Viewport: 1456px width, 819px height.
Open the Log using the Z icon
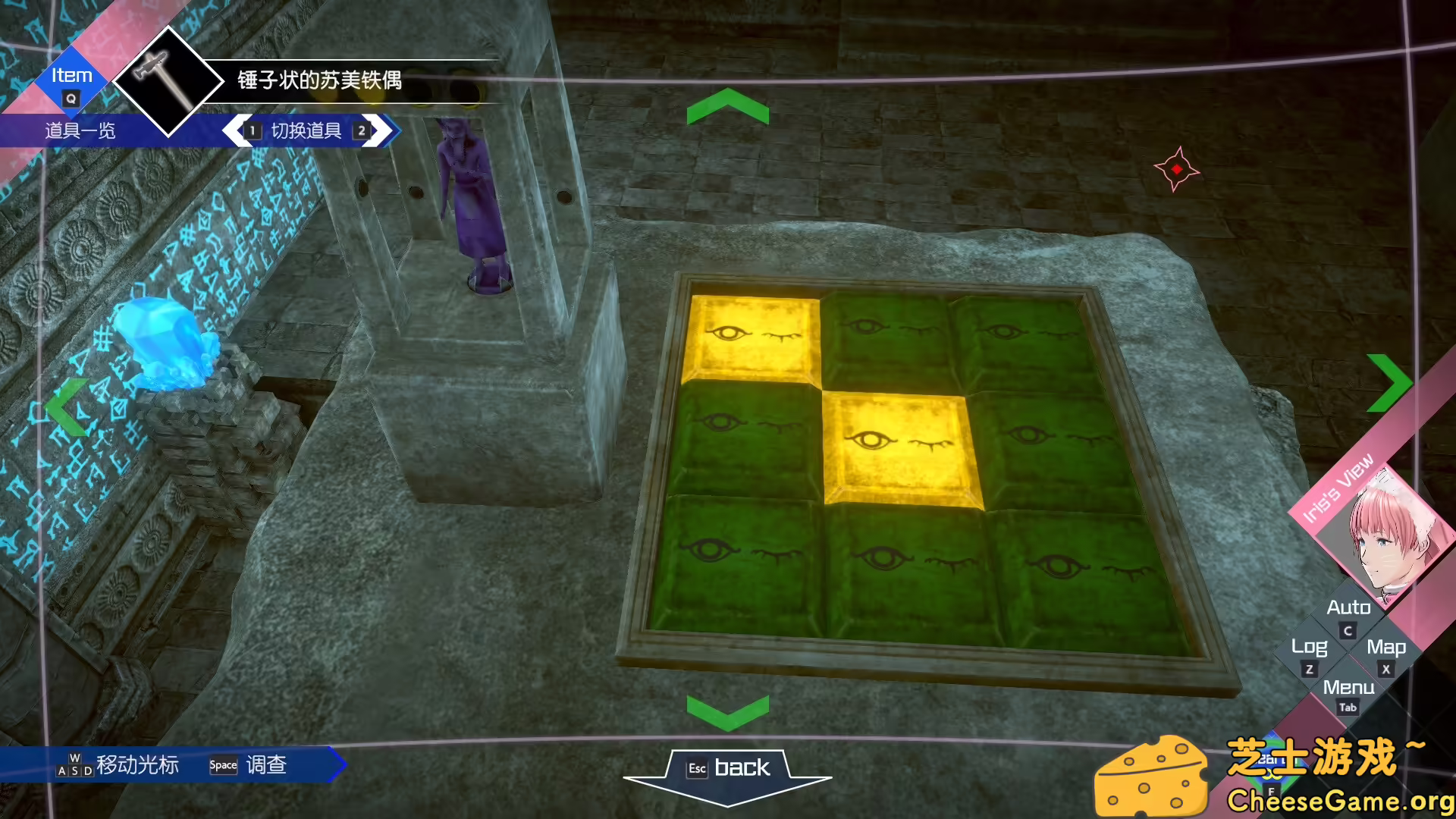[1311, 668]
